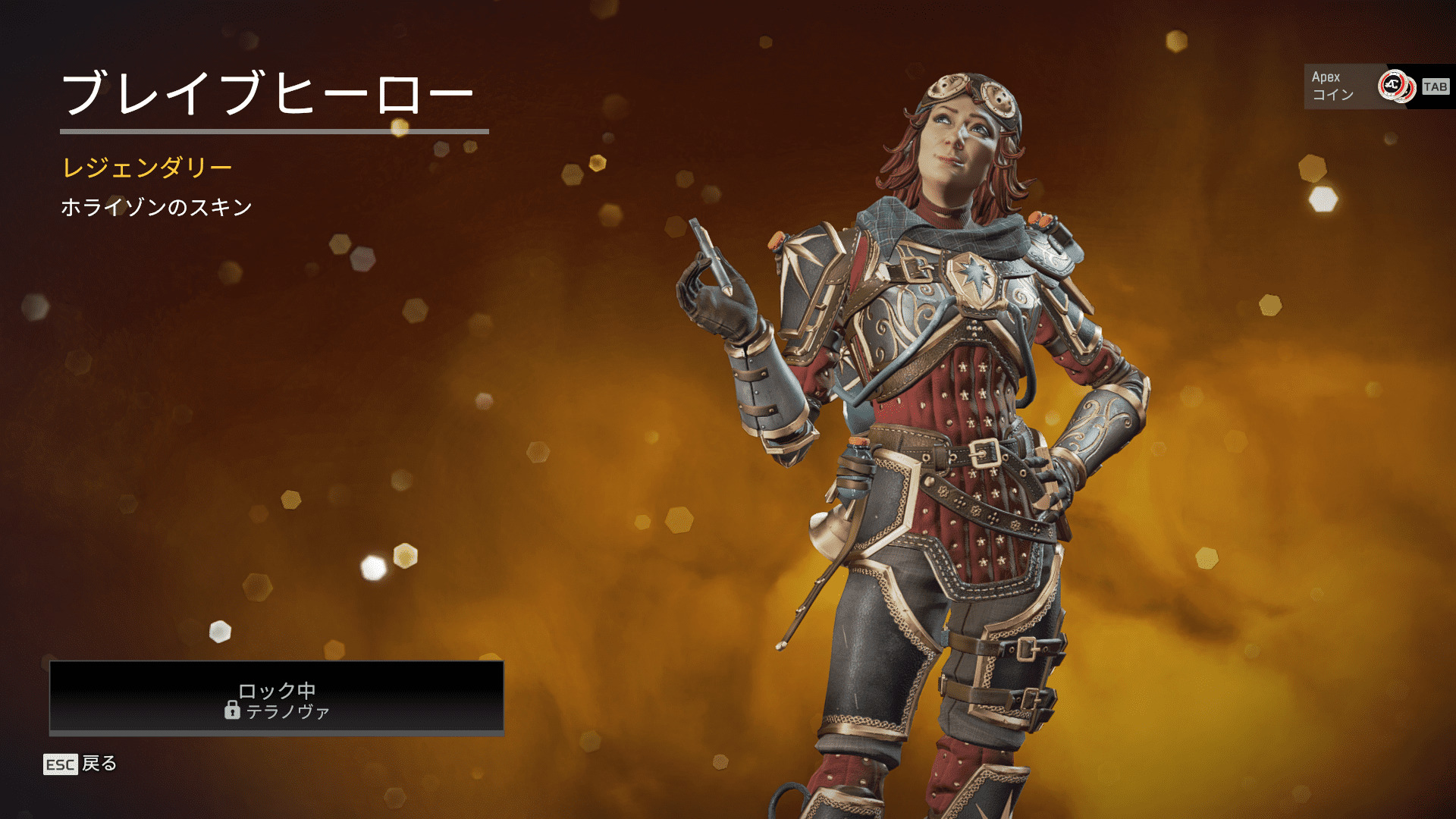Go back with the 戻る button

(x=80, y=764)
